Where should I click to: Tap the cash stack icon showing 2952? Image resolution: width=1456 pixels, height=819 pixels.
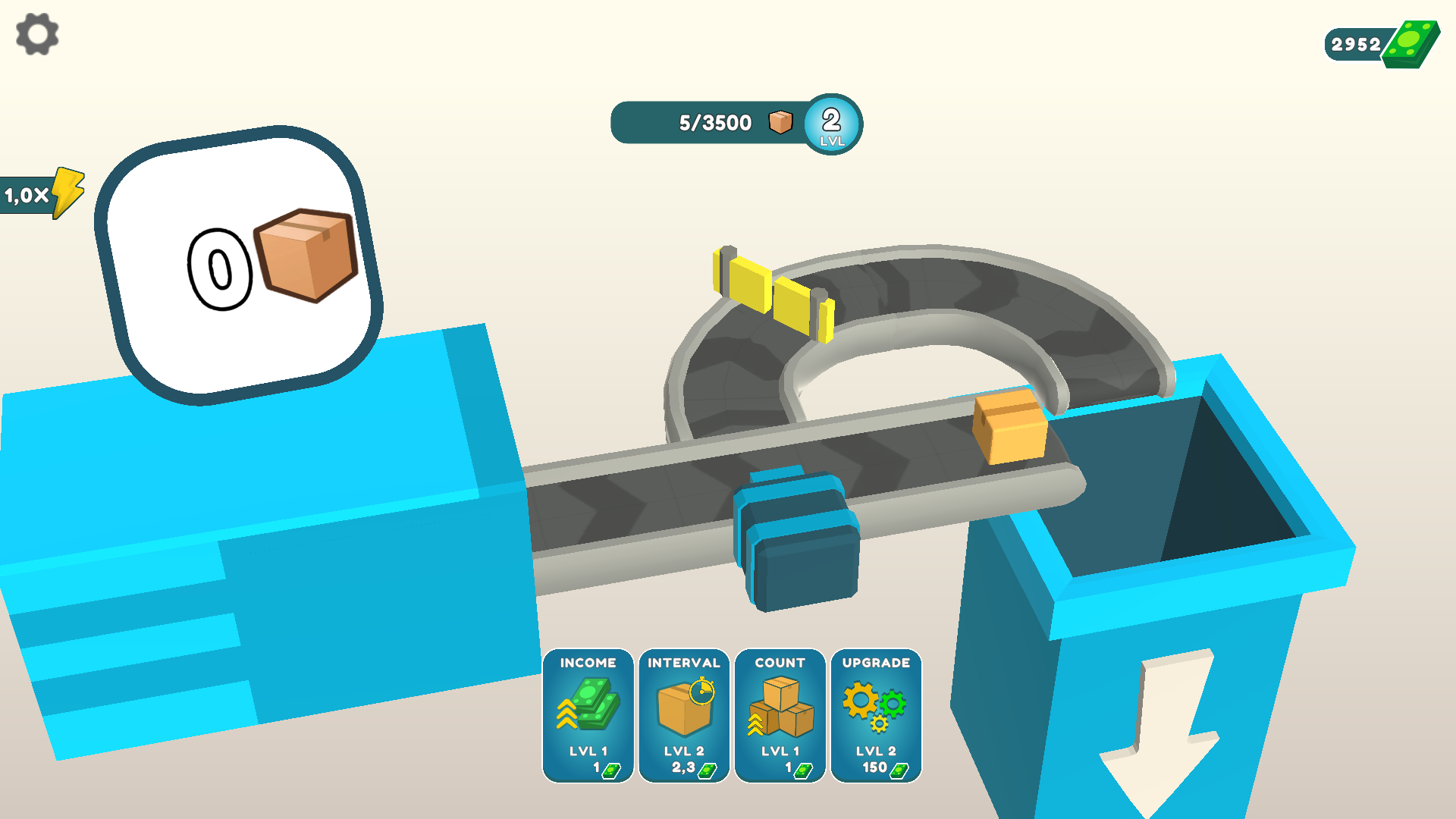coord(1409,42)
